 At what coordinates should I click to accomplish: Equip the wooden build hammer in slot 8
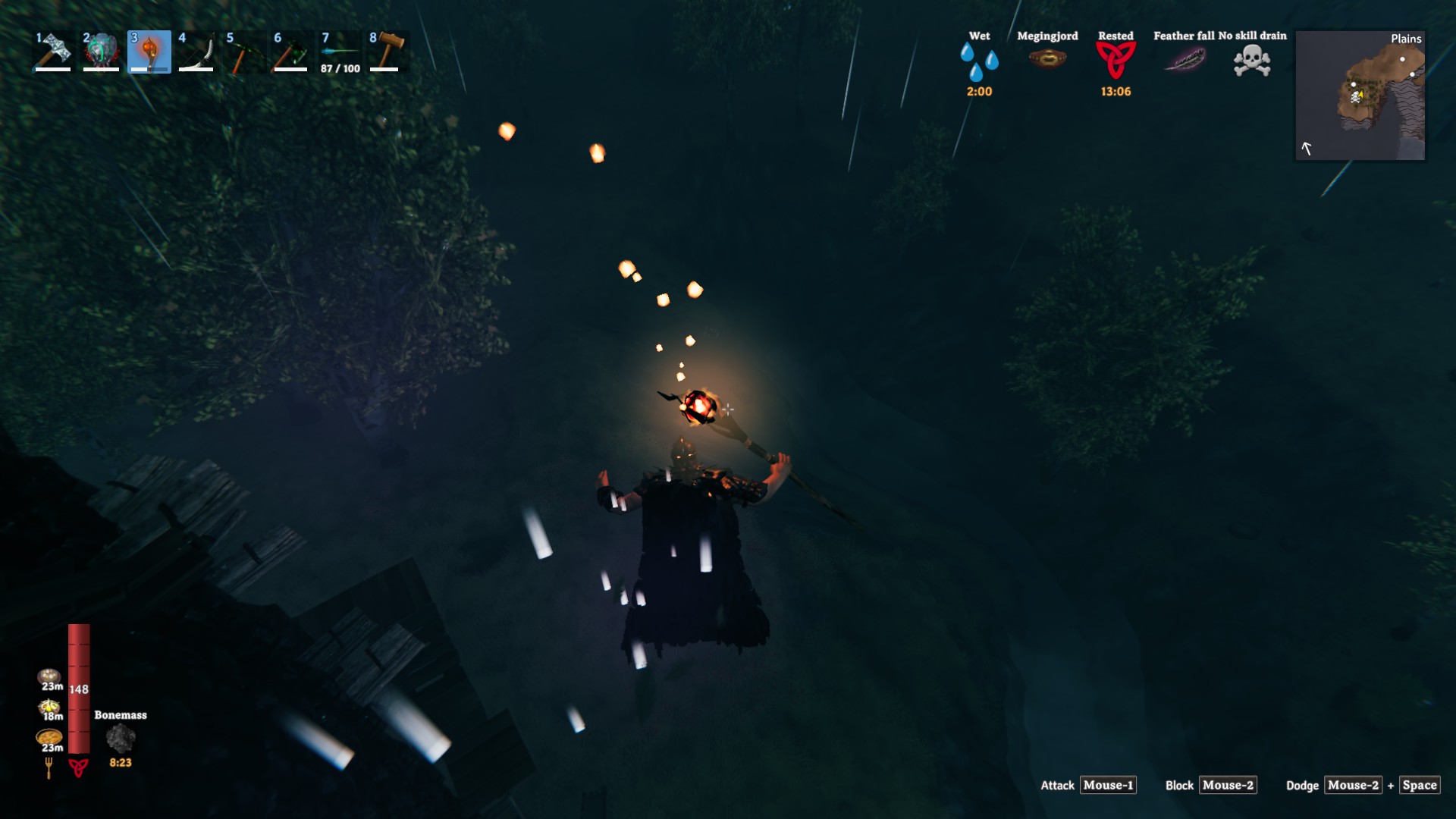coord(387,51)
